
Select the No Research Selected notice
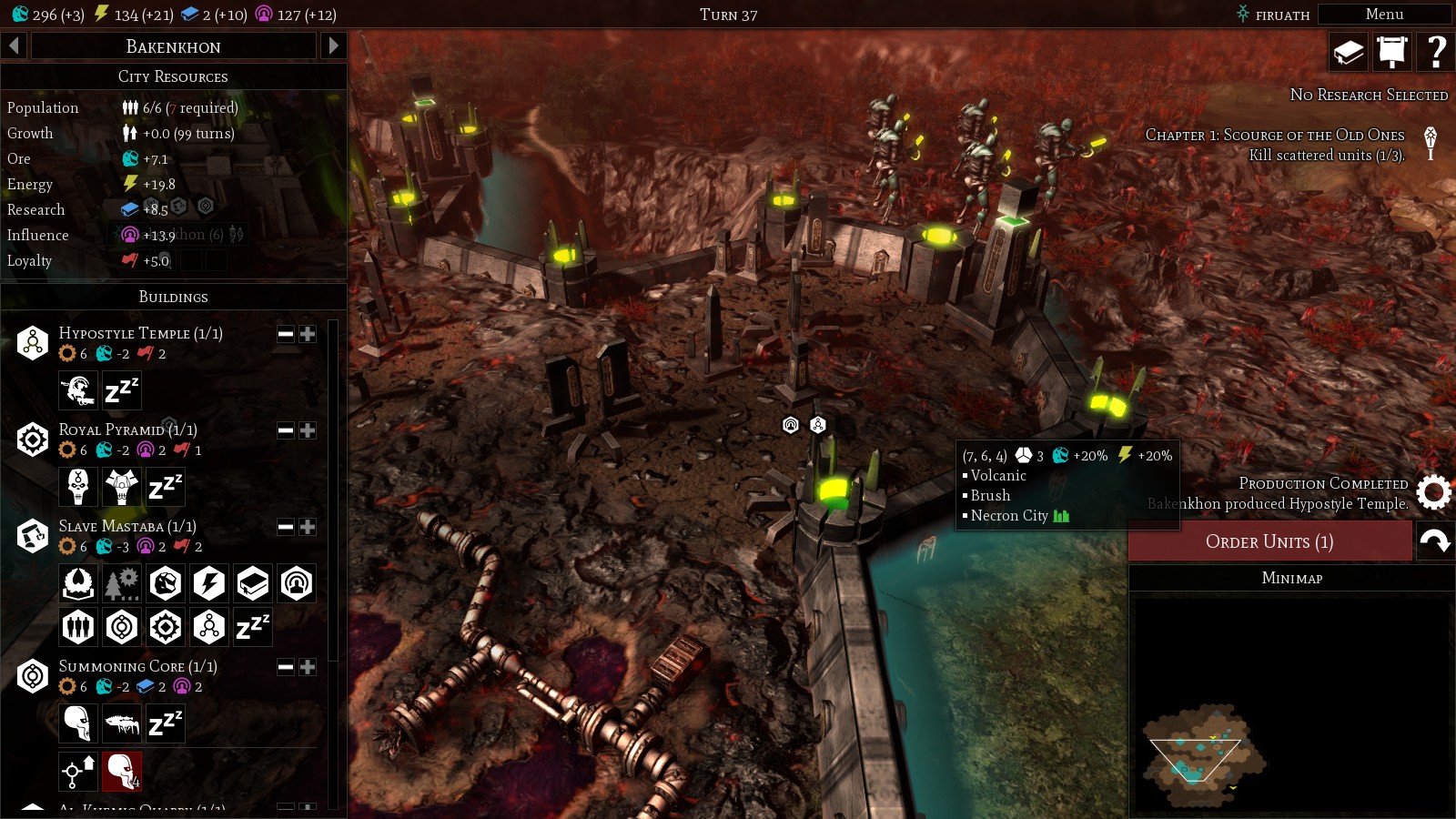pyautogui.click(x=1368, y=95)
